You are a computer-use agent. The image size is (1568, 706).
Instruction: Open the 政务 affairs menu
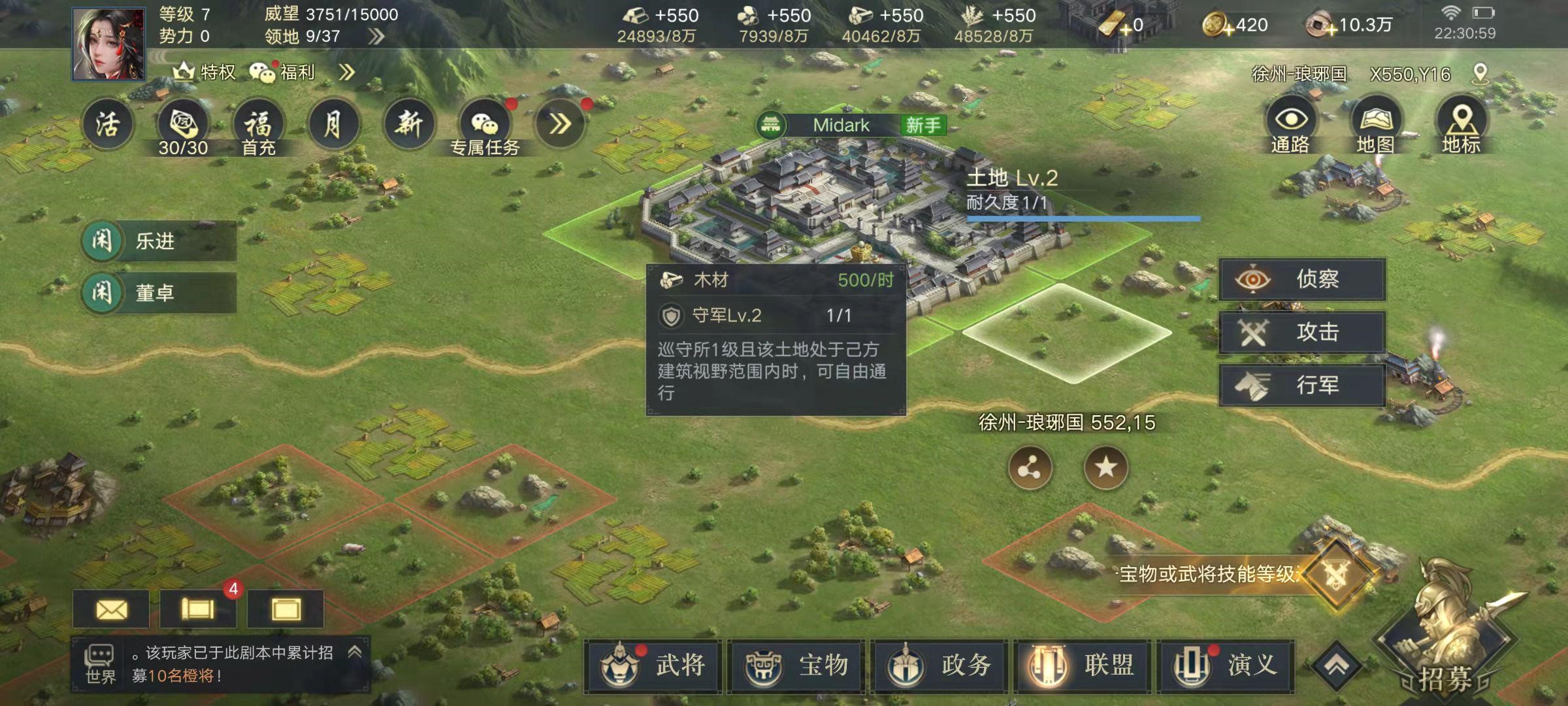[939, 666]
